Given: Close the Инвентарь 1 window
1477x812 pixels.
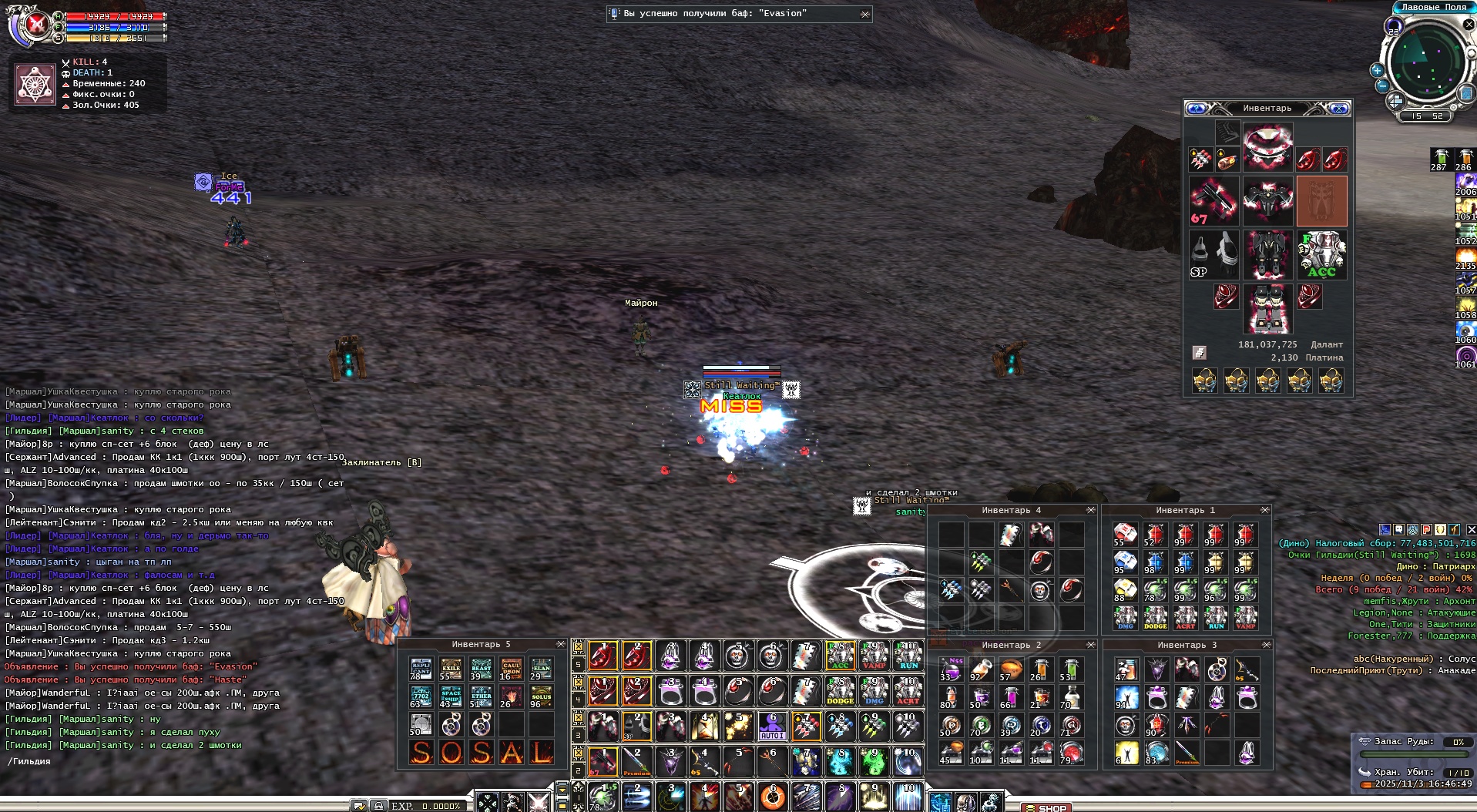Looking at the screenshot, I should (1264, 510).
